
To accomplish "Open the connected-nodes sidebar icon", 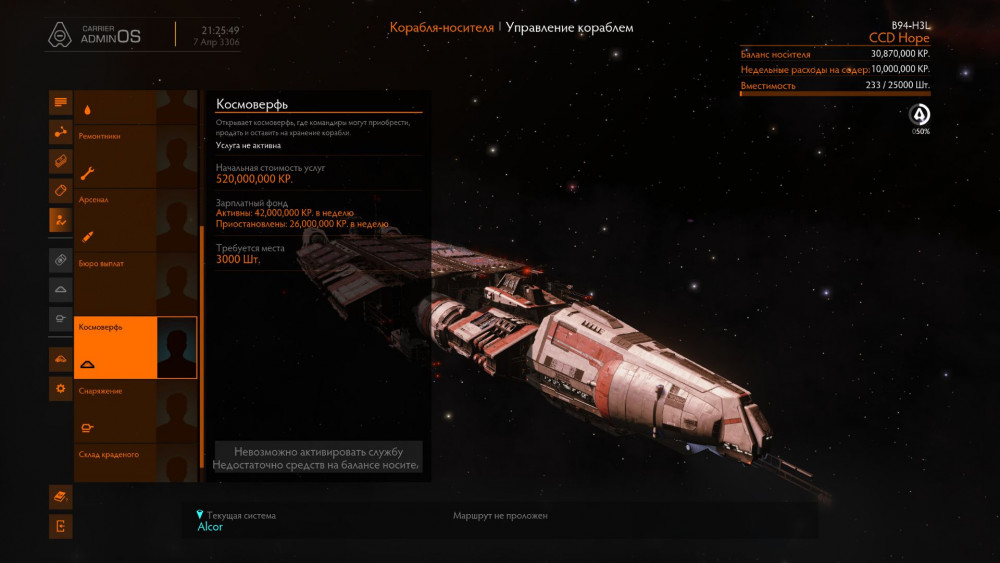I will pos(61,131).
